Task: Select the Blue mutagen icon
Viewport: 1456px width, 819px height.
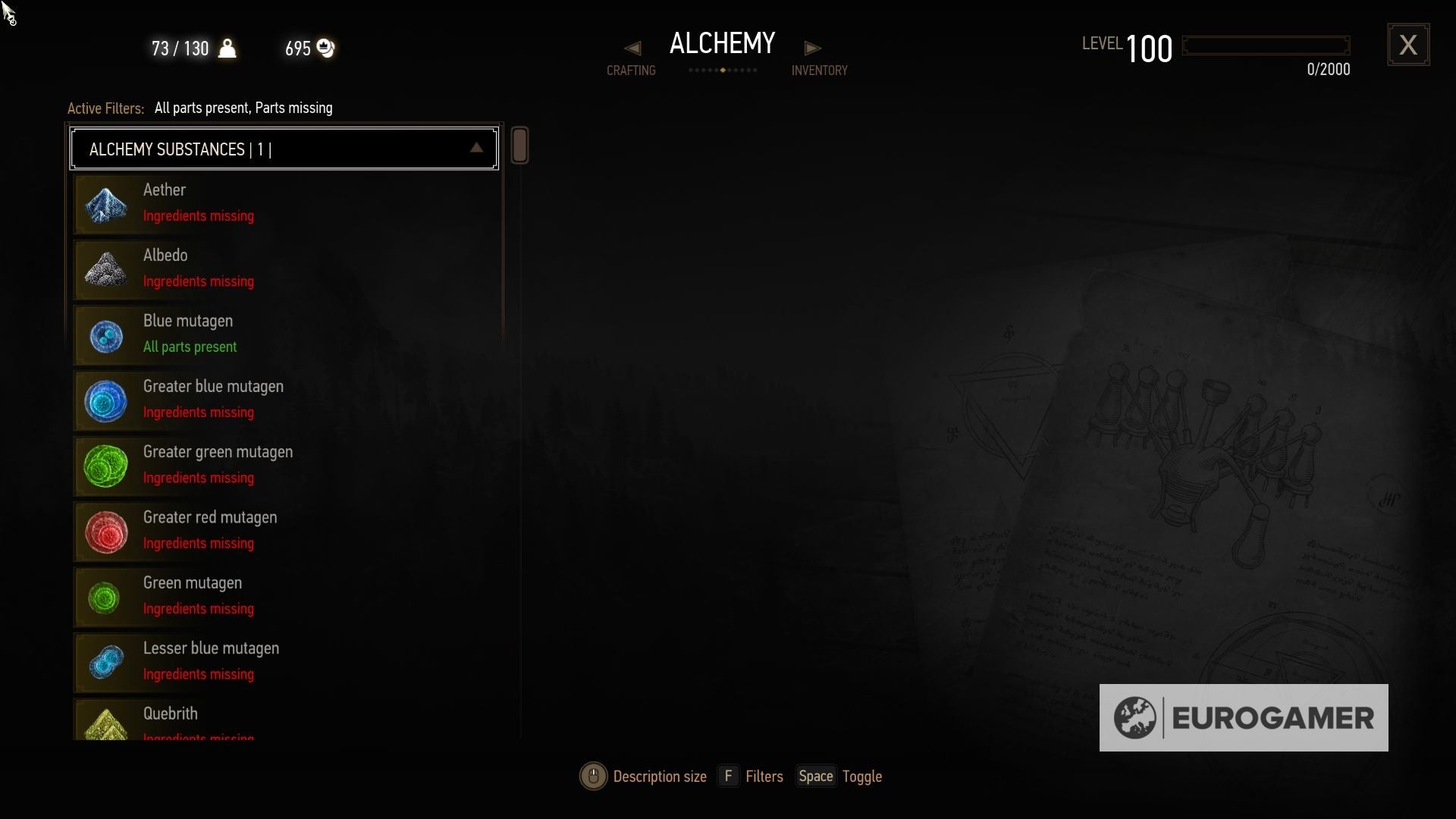Action: (106, 334)
